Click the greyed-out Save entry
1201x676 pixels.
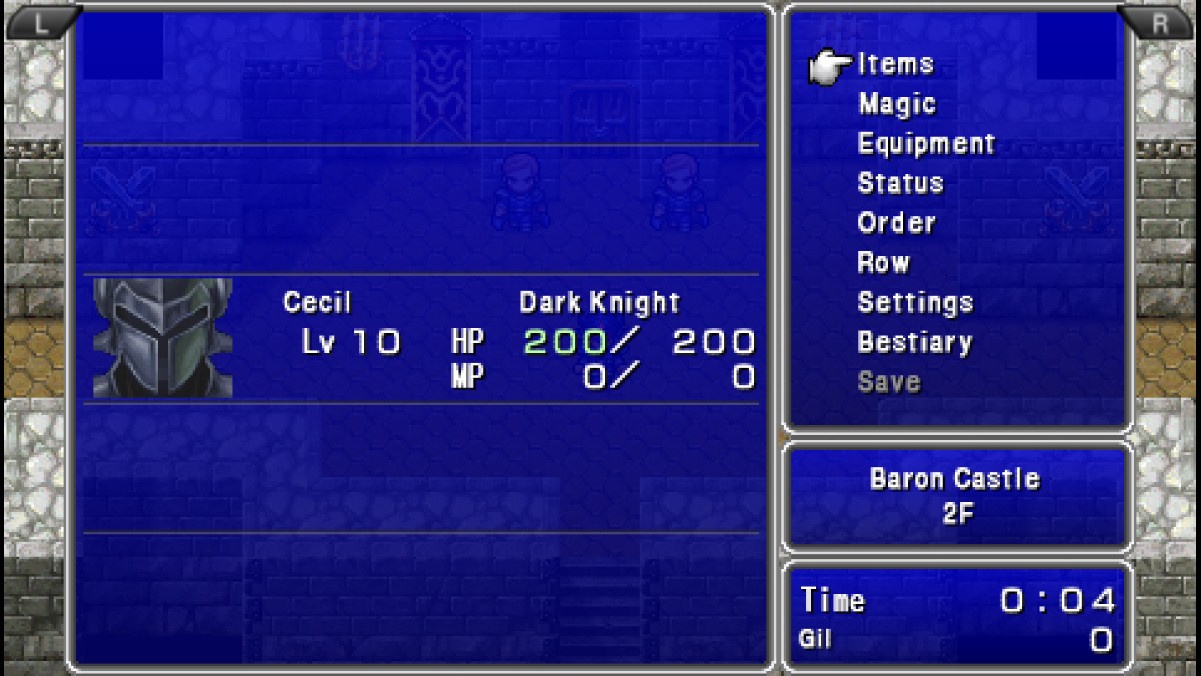tap(888, 381)
